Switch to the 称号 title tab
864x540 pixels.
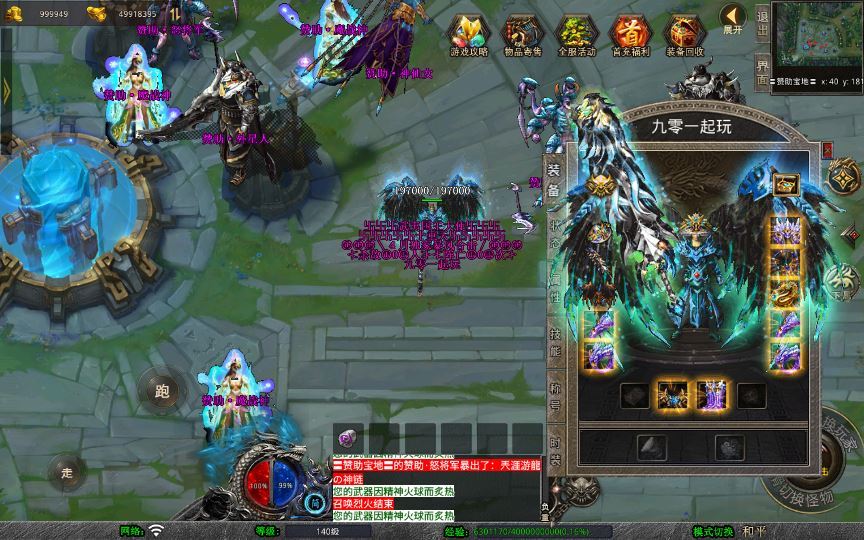pyautogui.click(x=554, y=397)
